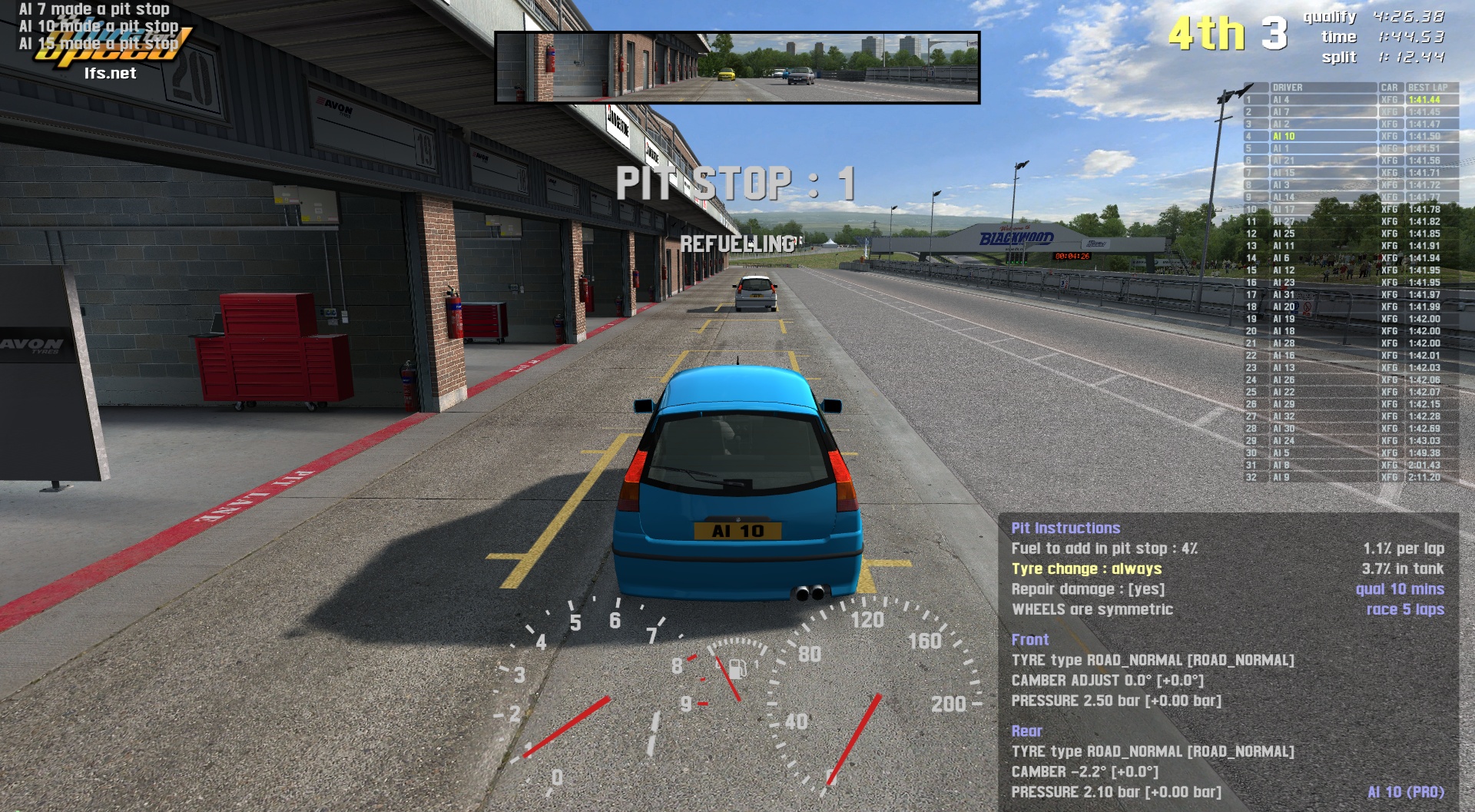The image size is (1475, 812).
Task: Toggle the Tyre change always setting
Action: pos(1086,568)
